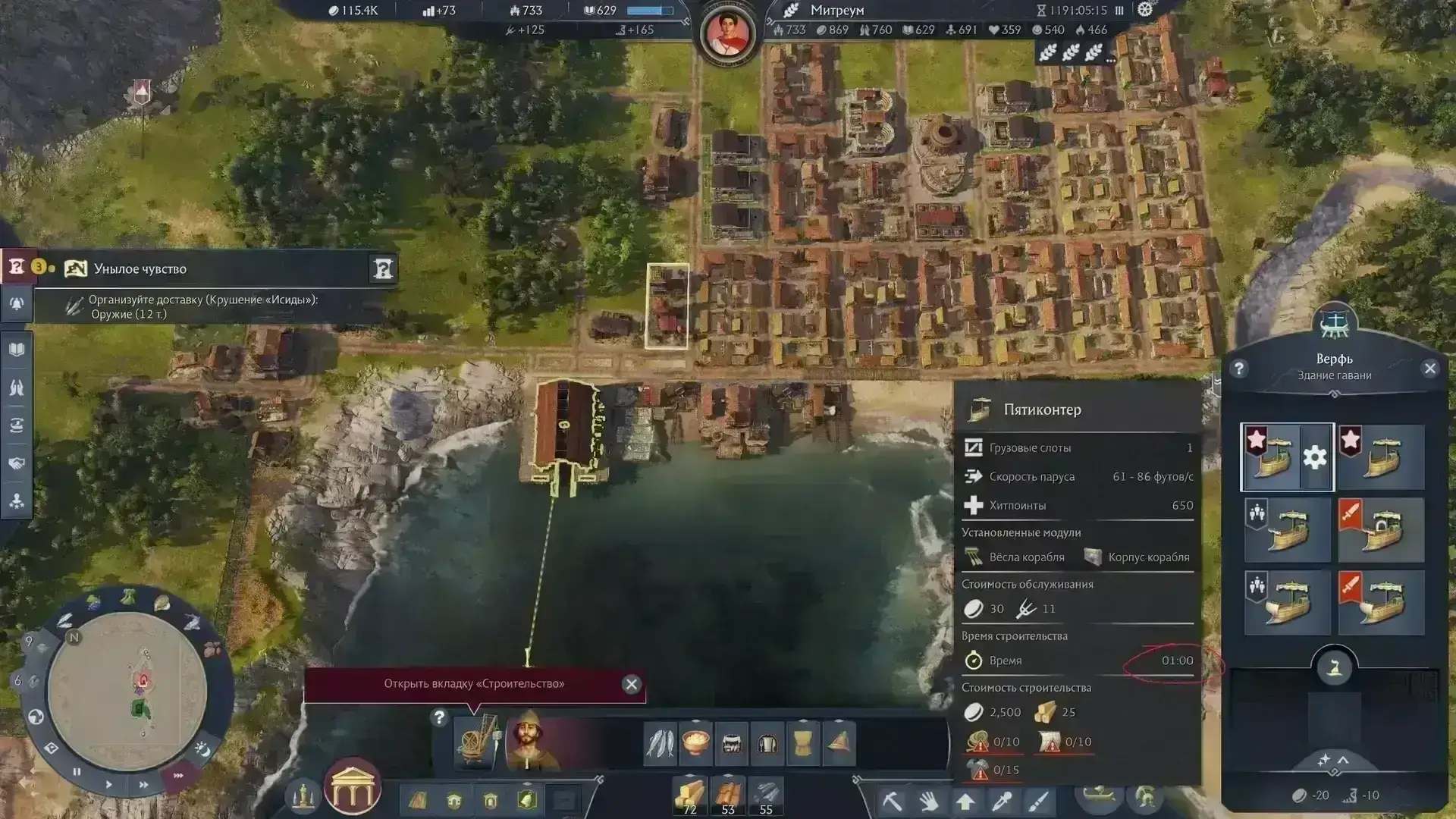Click the governor portrait at top center
This screenshot has height=819, width=1456.
[728, 33]
